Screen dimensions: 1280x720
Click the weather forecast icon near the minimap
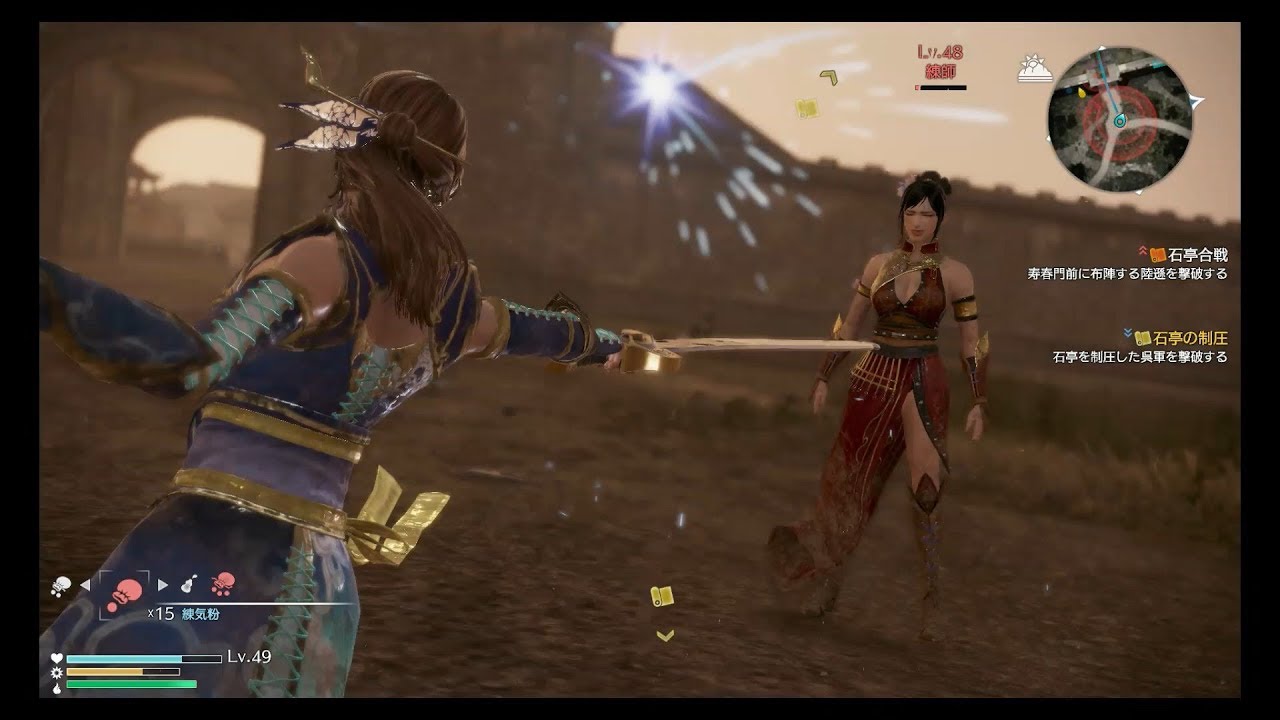tap(1035, 68)
